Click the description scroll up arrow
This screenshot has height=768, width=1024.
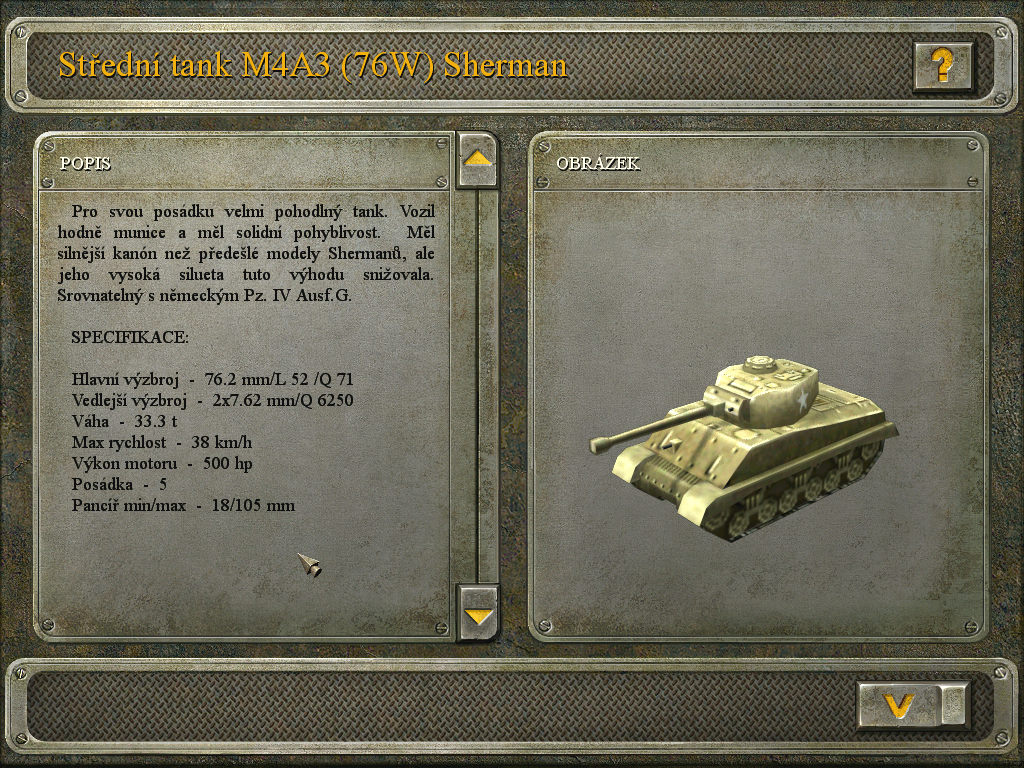pos(478,159)
